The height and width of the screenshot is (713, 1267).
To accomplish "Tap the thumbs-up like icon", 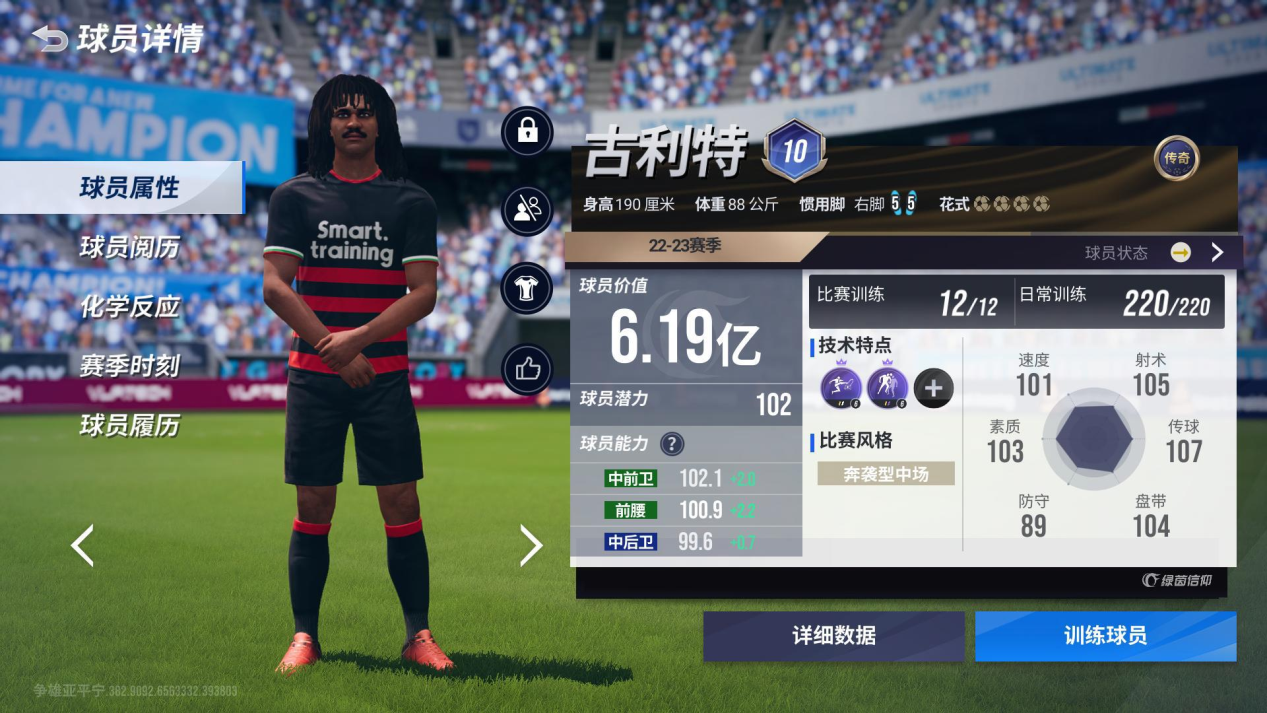I will click(x=527, y=370).
